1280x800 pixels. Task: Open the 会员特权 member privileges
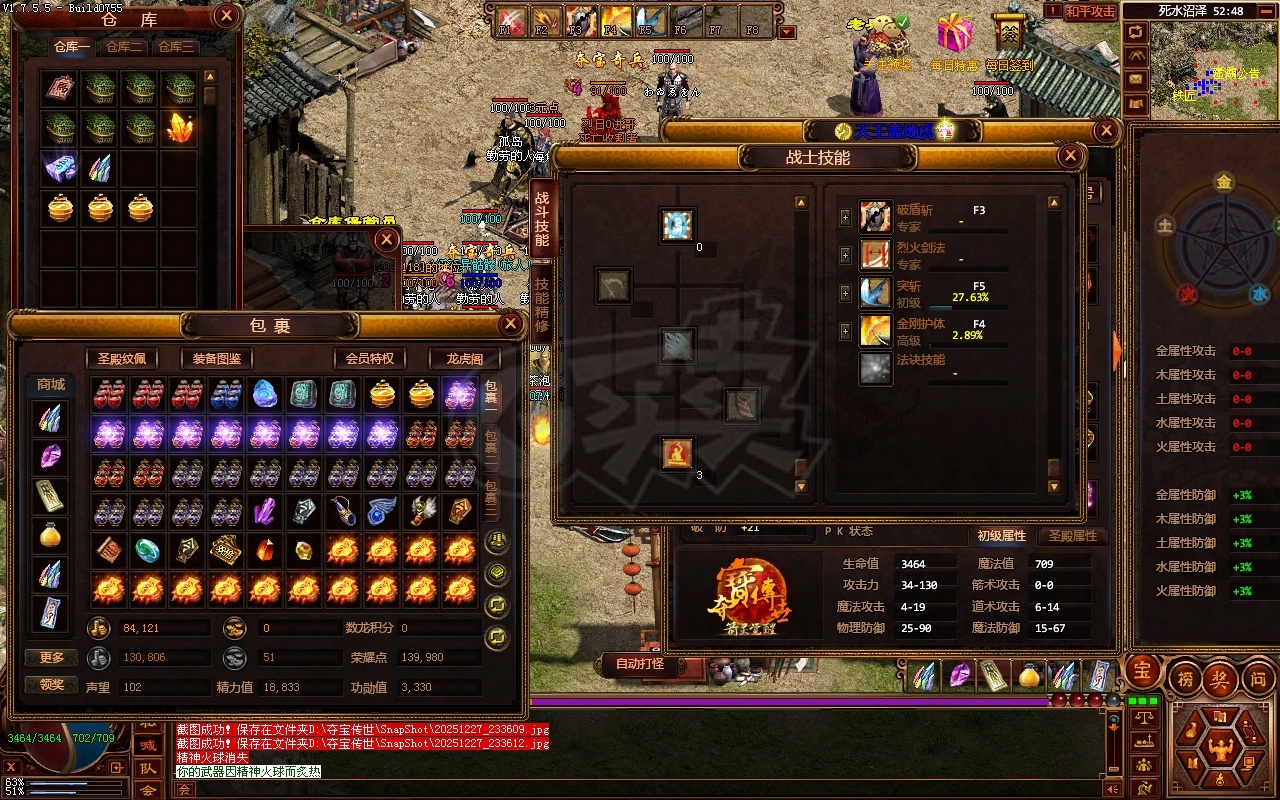pyautogui.click(x=369, y=359)
